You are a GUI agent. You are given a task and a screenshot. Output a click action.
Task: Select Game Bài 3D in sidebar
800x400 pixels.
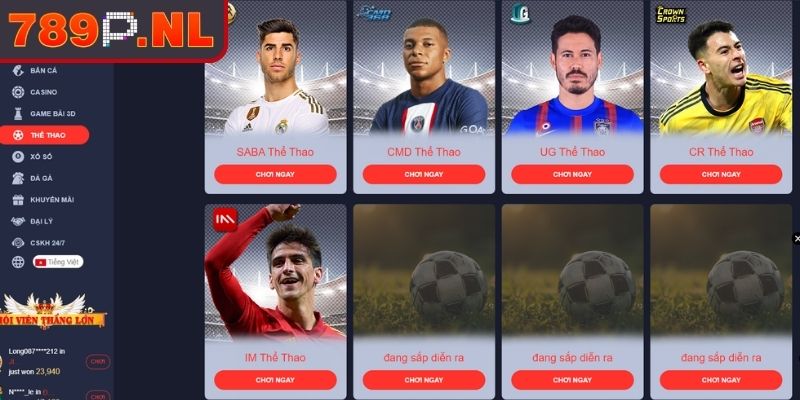pos(52,114)
